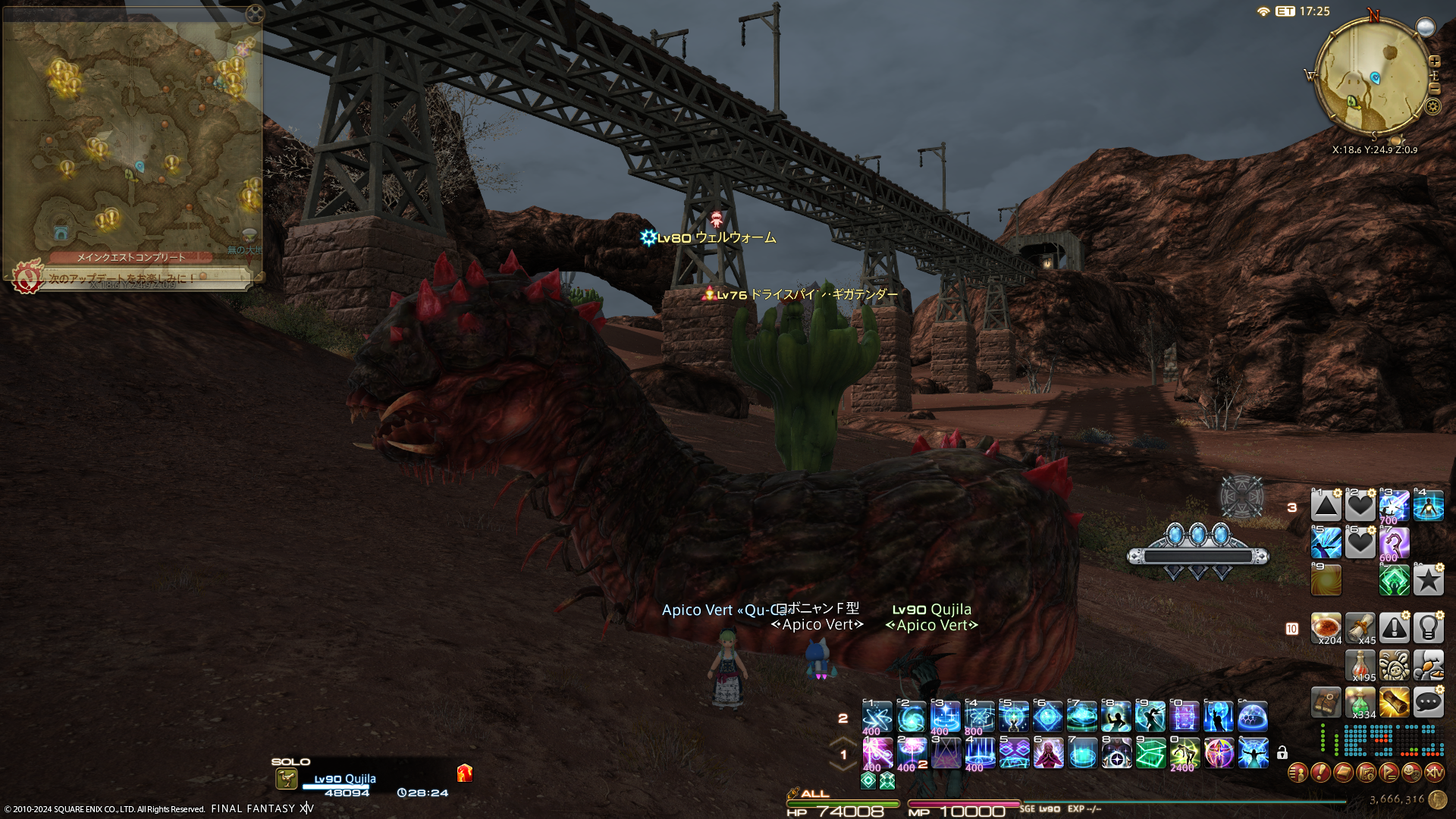Open the minimap gear settings
This screenshot has height=819, width=1456.
(1432, 106)
